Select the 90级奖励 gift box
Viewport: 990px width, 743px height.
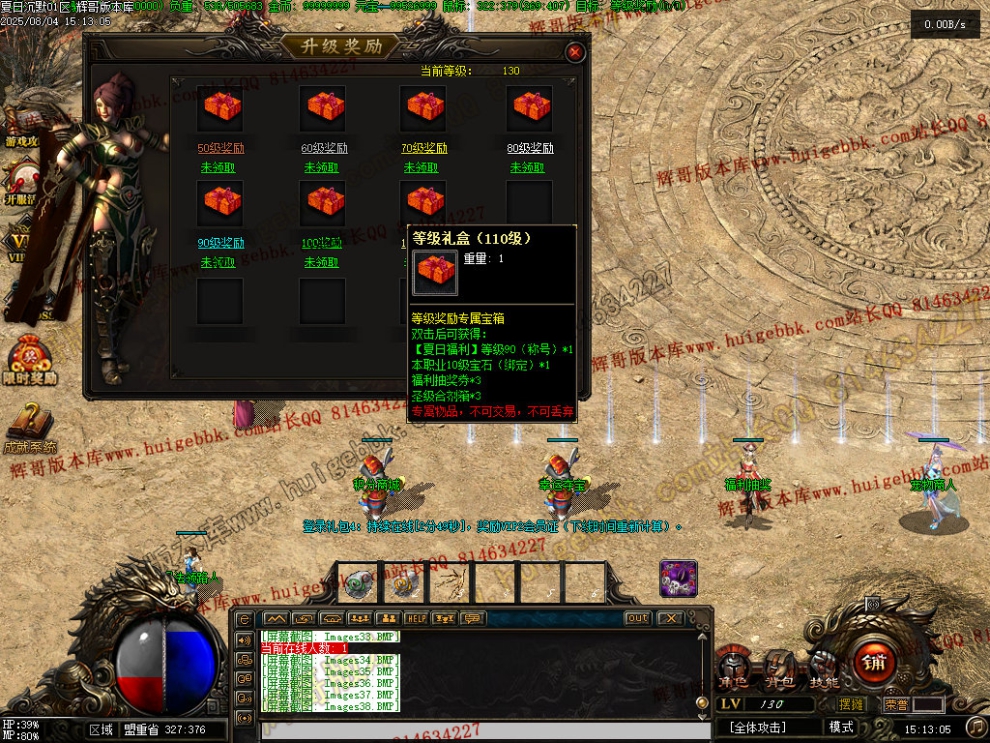(220, 203)
